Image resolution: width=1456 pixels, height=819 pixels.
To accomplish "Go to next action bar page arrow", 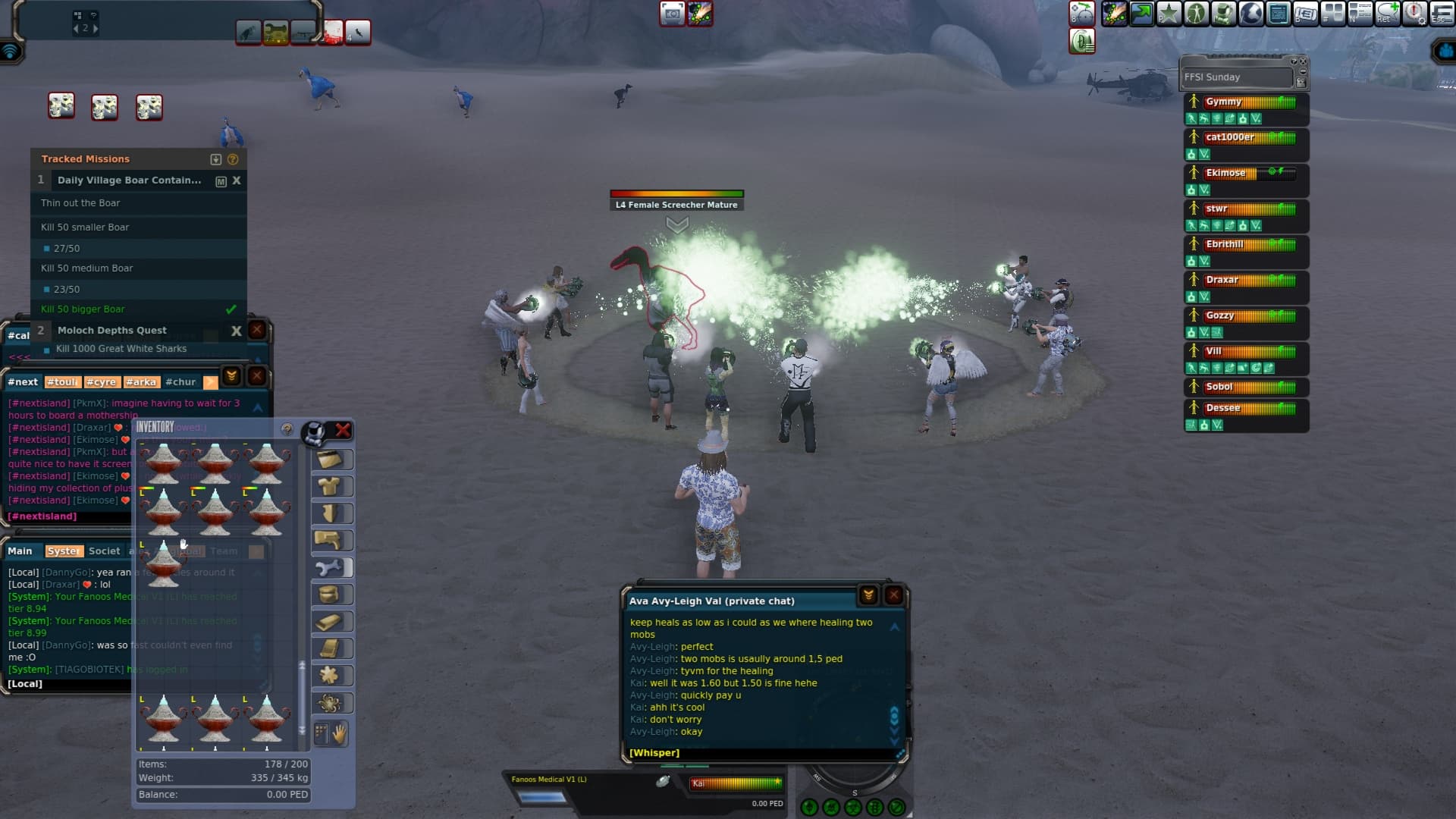I will coord(95,29).
